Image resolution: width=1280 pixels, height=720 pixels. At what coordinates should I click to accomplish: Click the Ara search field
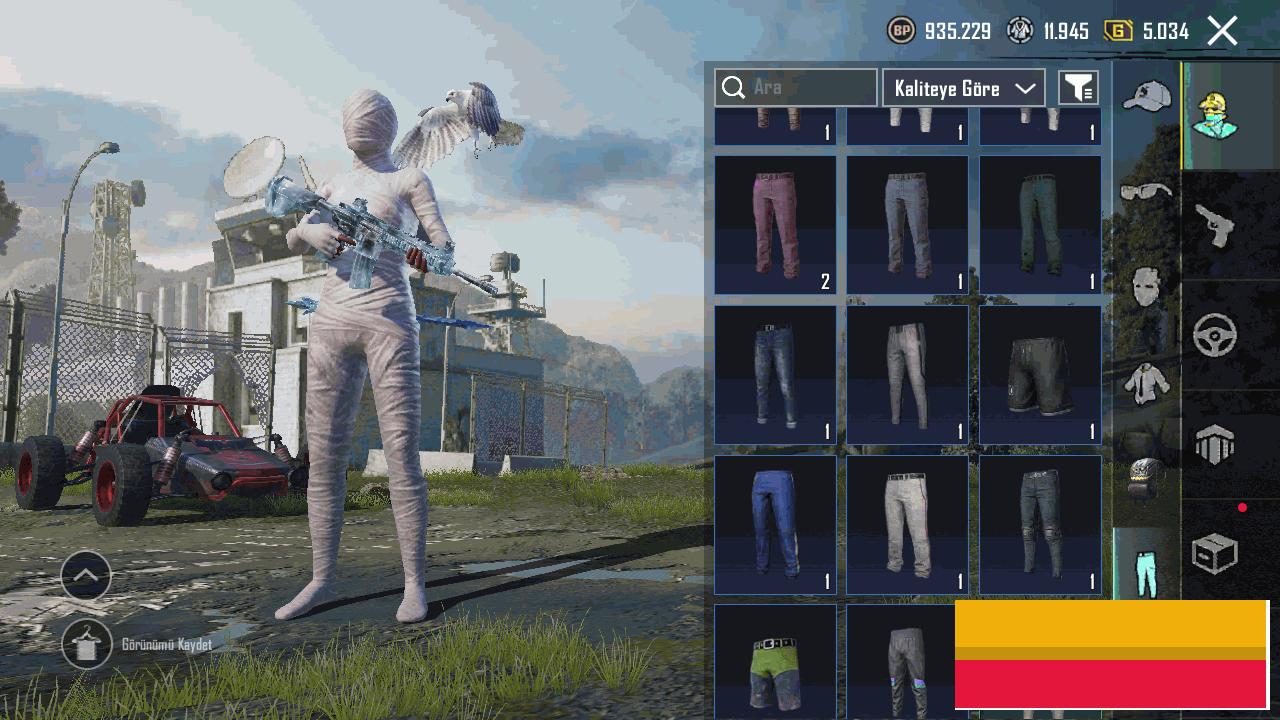[x=796, y=88]
